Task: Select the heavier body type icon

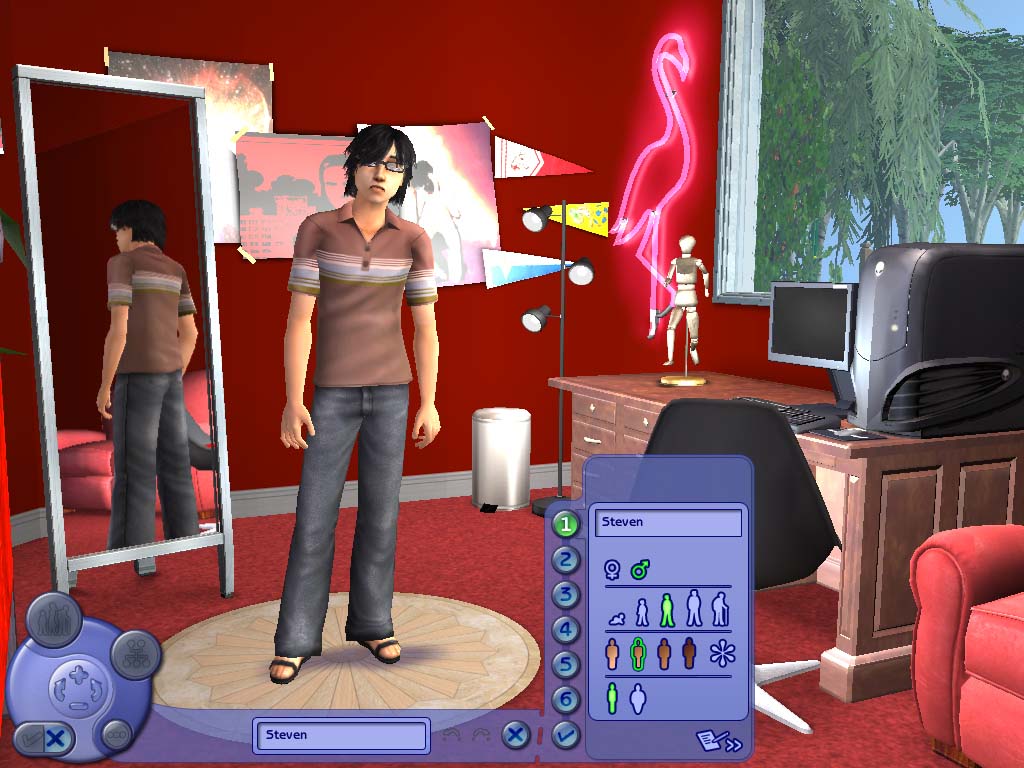Action: 638,698
